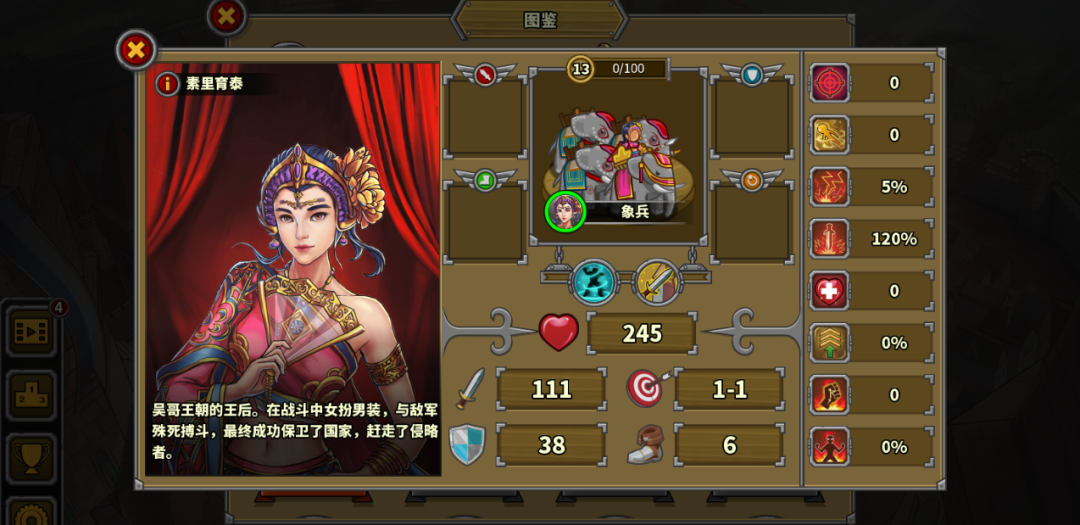Screen dimensions: 1080x525
Task: Open the video replay sidebar button
Action: (x=31, y=331)
